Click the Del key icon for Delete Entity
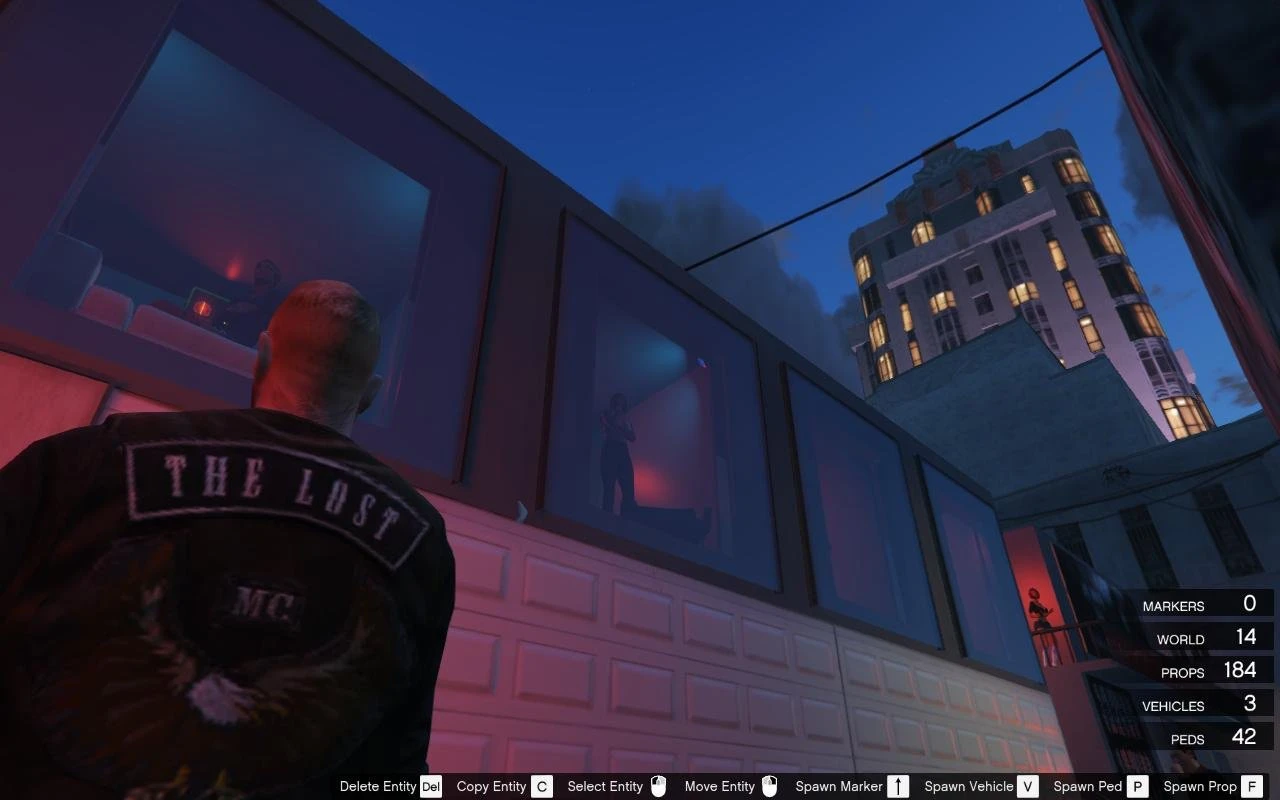The height and width of the screenshot is (800, 1280). coord(431,786)
